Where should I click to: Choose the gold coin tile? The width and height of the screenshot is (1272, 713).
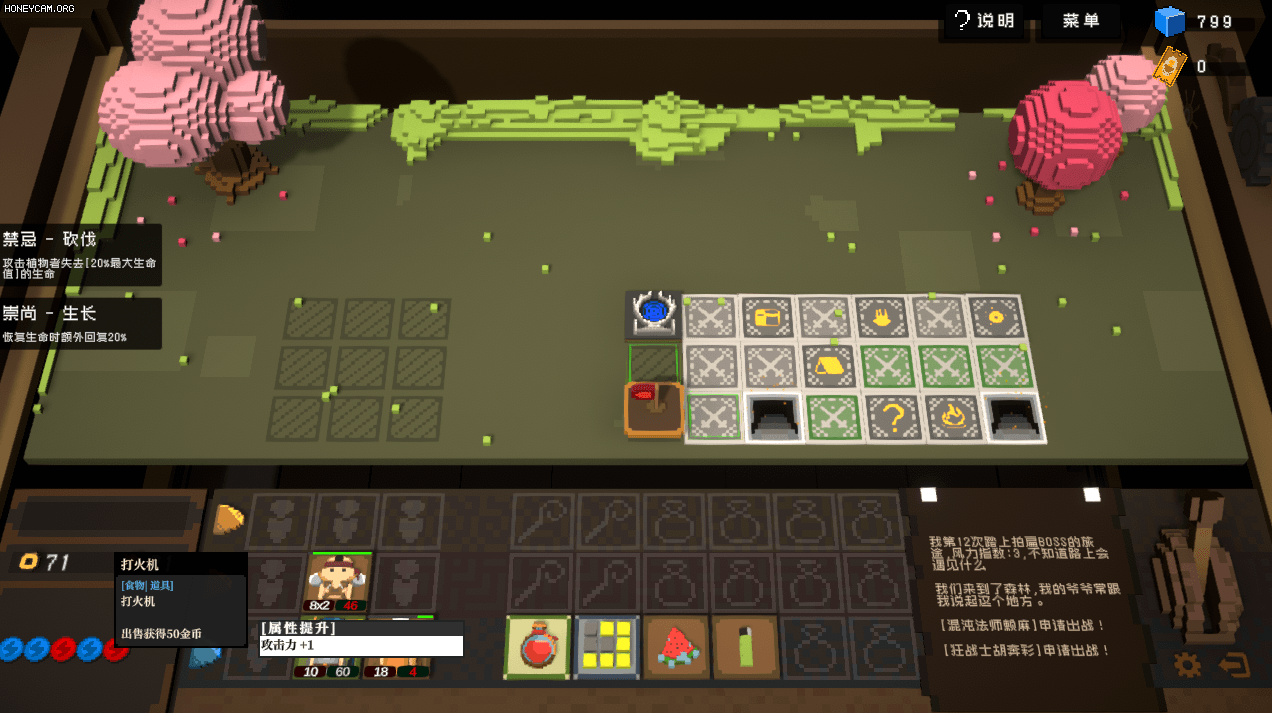pos(994,317)
